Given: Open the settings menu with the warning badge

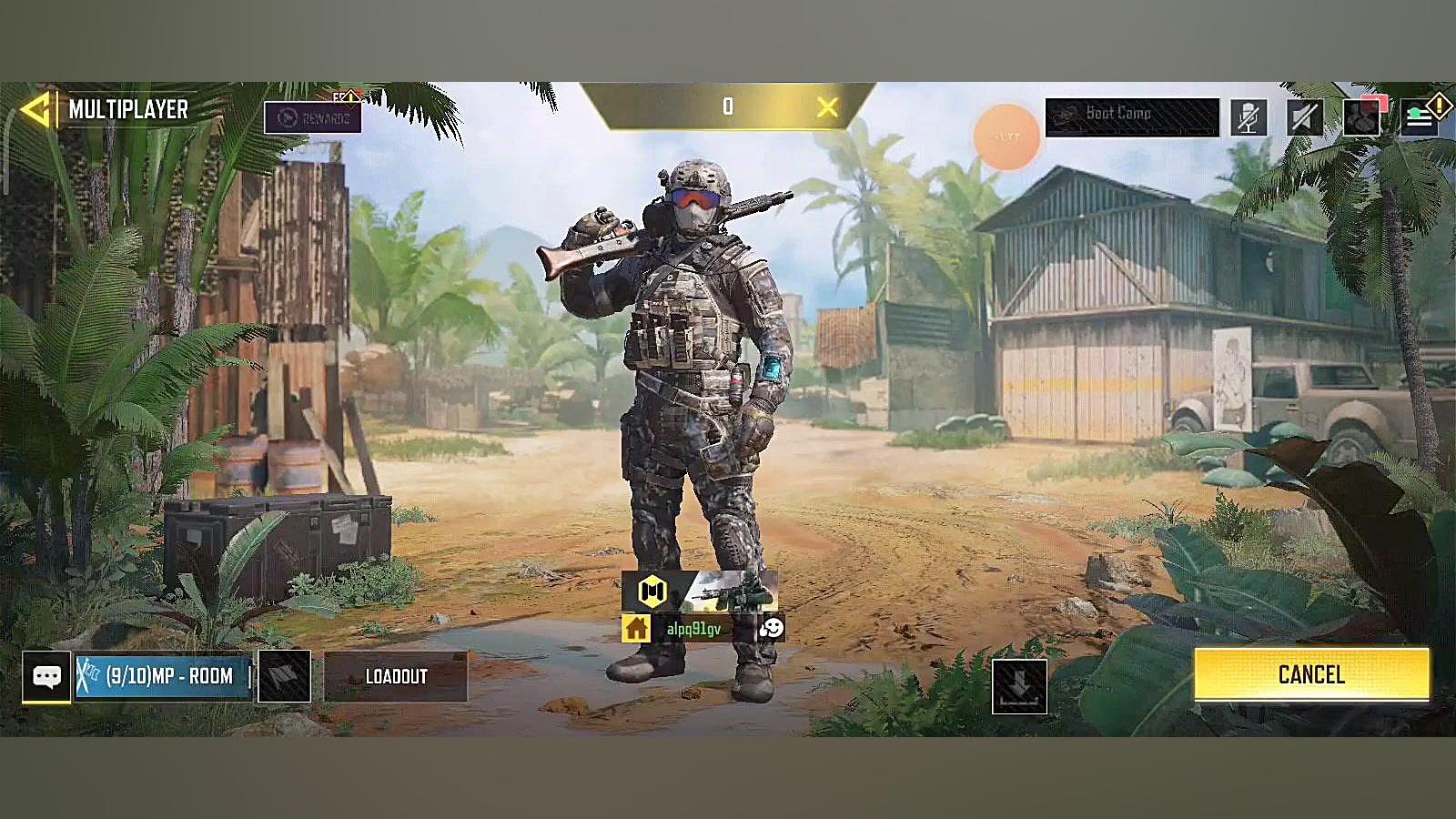Looking at the screenshot, I should pos(1419,117).
